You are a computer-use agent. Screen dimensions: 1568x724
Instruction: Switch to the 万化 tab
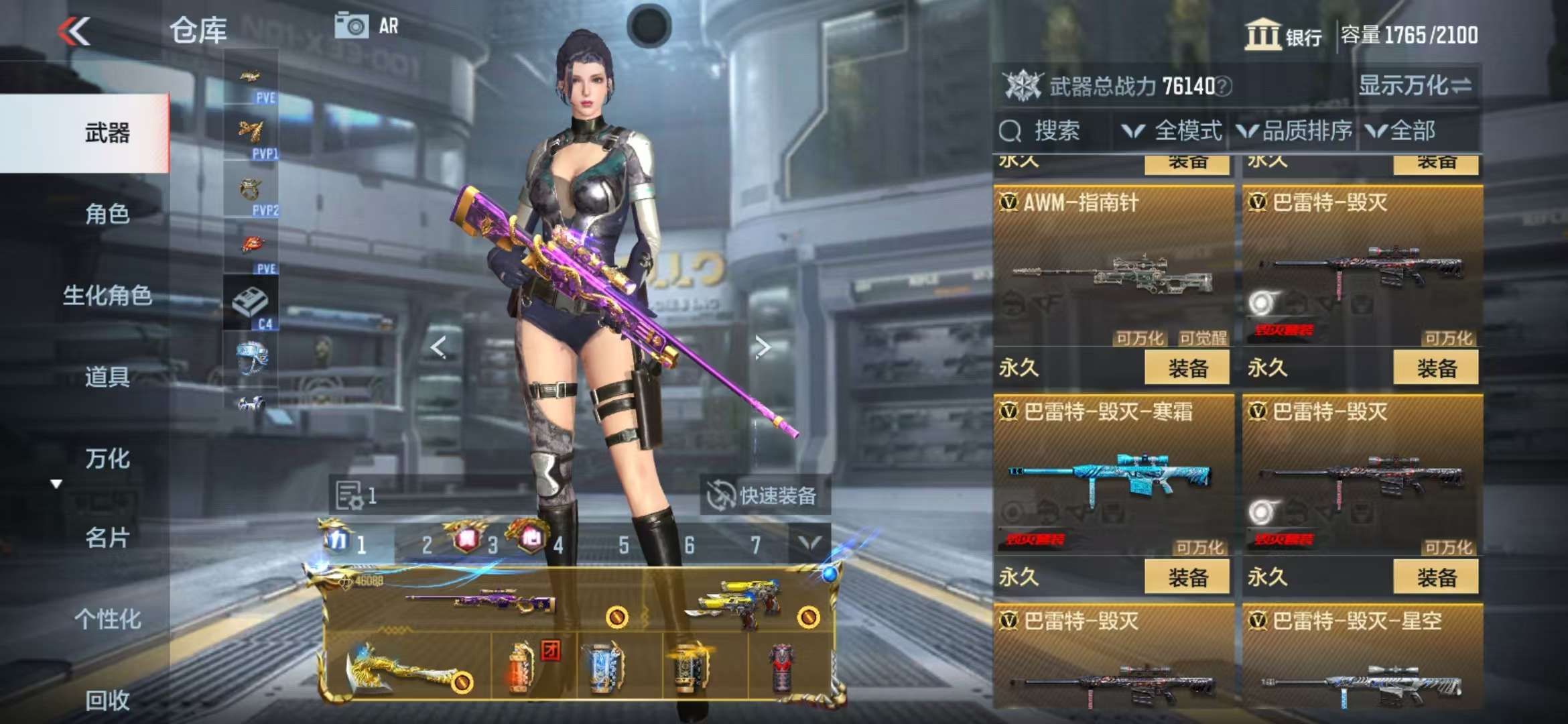107,459
